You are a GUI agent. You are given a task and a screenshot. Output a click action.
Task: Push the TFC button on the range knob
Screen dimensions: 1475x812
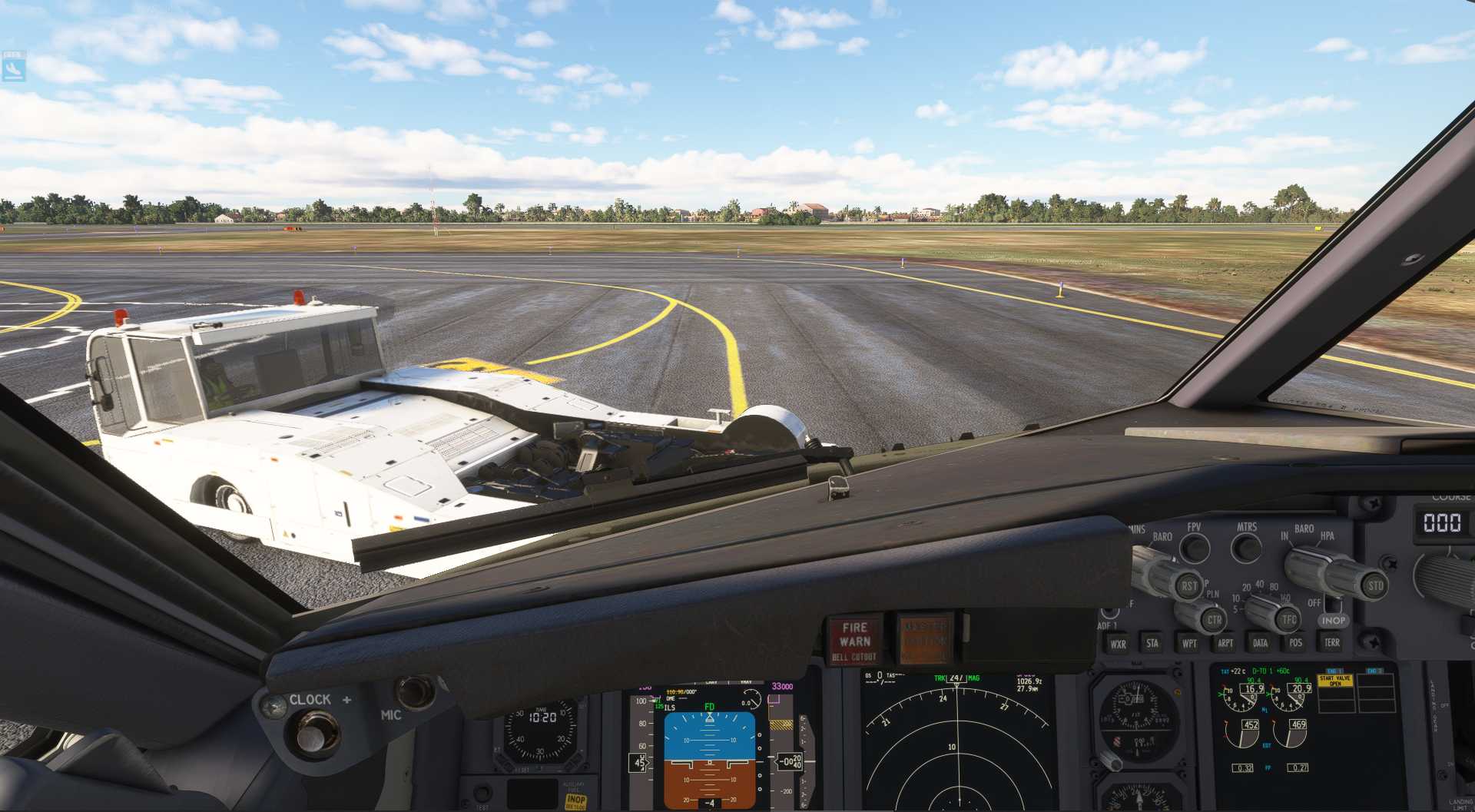1288,618
